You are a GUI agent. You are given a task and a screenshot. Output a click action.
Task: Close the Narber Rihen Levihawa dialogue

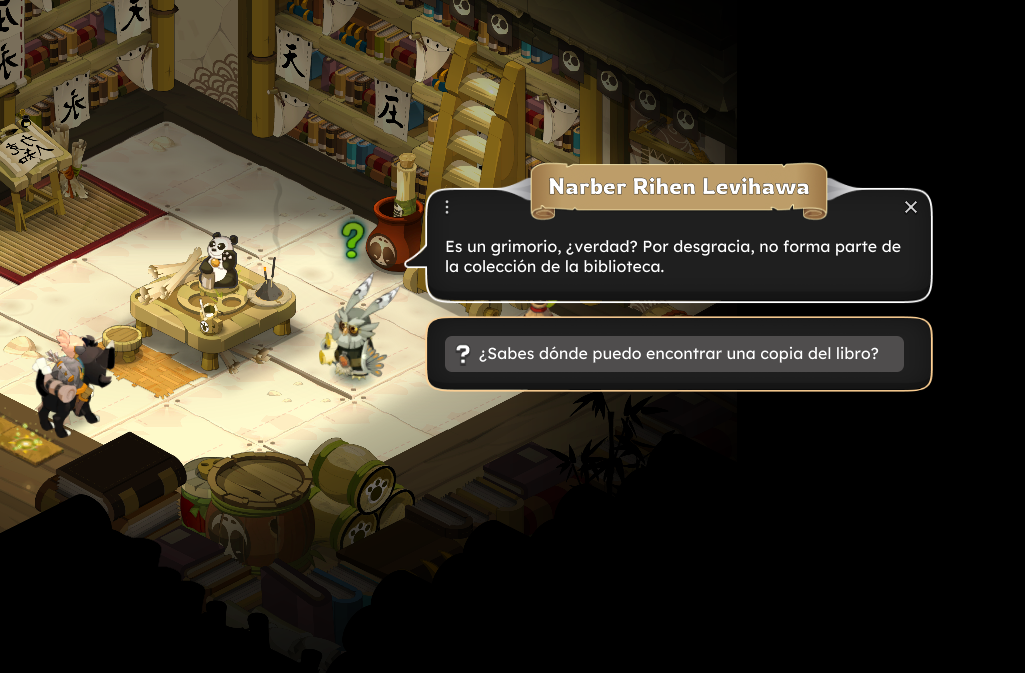coord(910,207)
